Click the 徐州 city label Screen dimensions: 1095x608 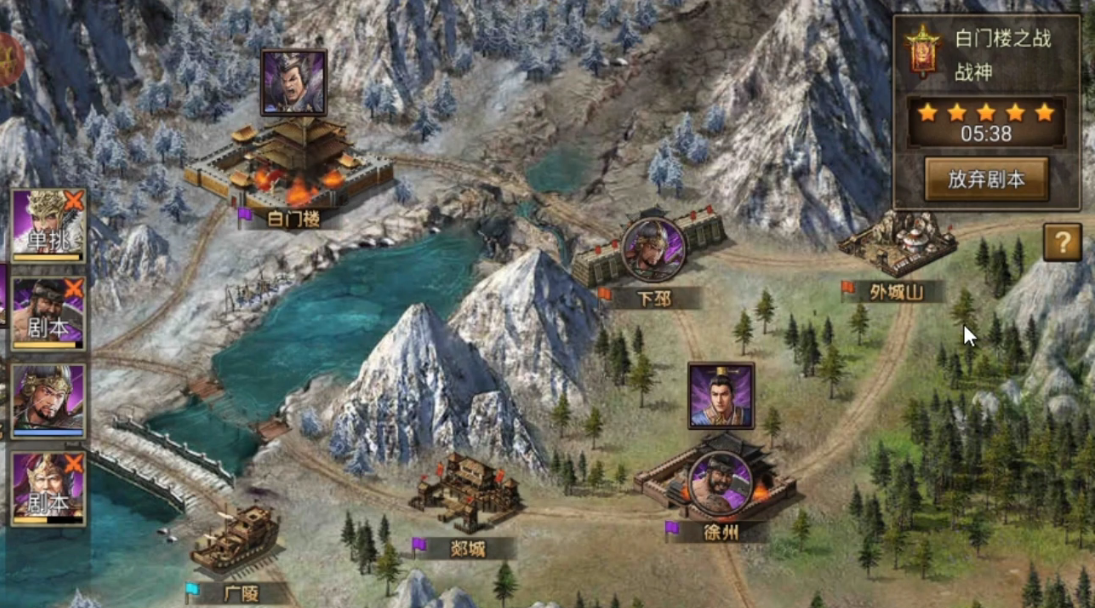(720, 532)
